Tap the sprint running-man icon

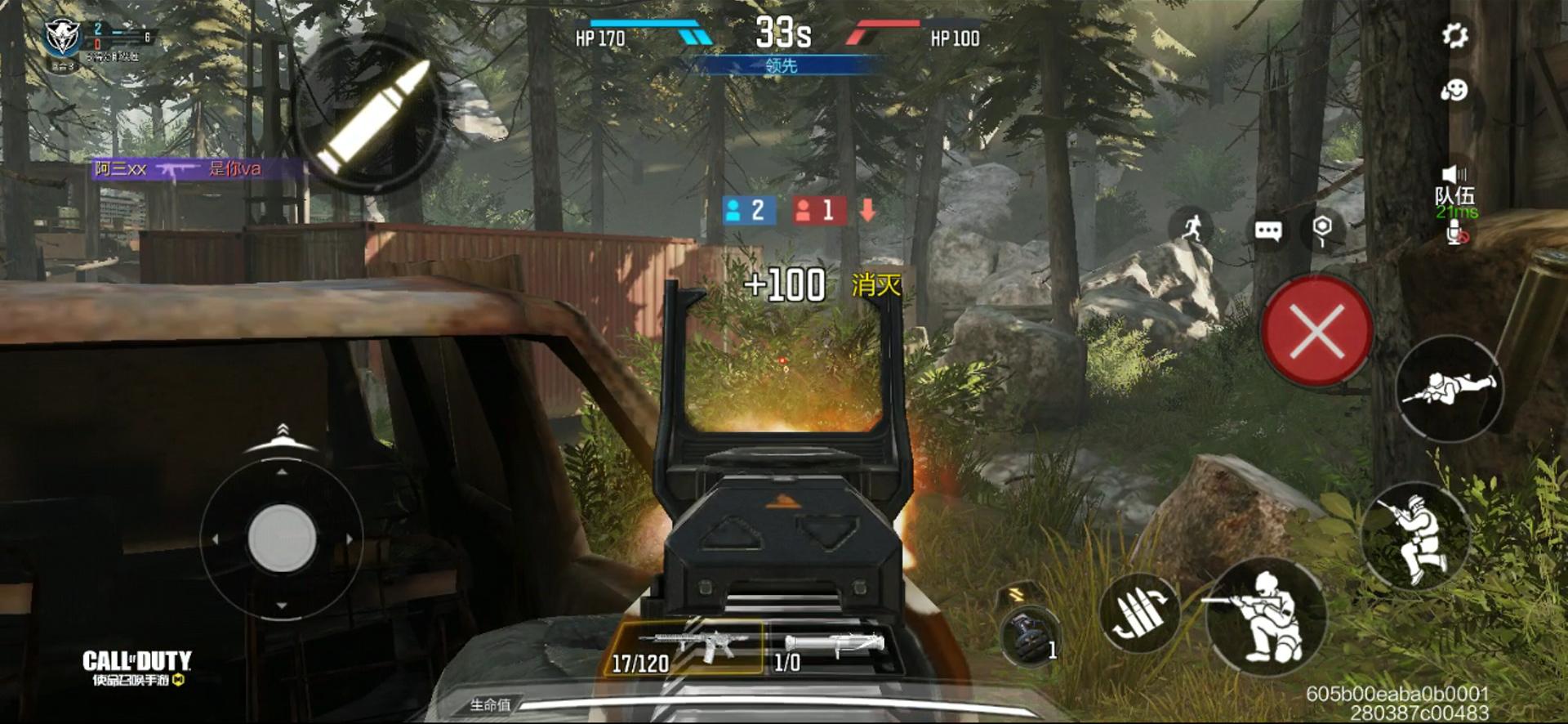pos(1192,227)
